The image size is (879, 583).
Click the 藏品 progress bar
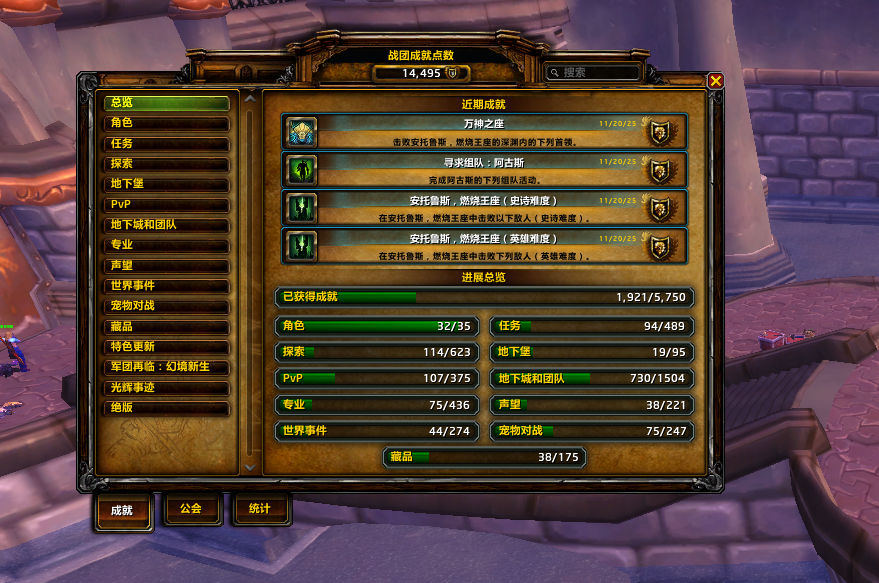tap(484, 458)
